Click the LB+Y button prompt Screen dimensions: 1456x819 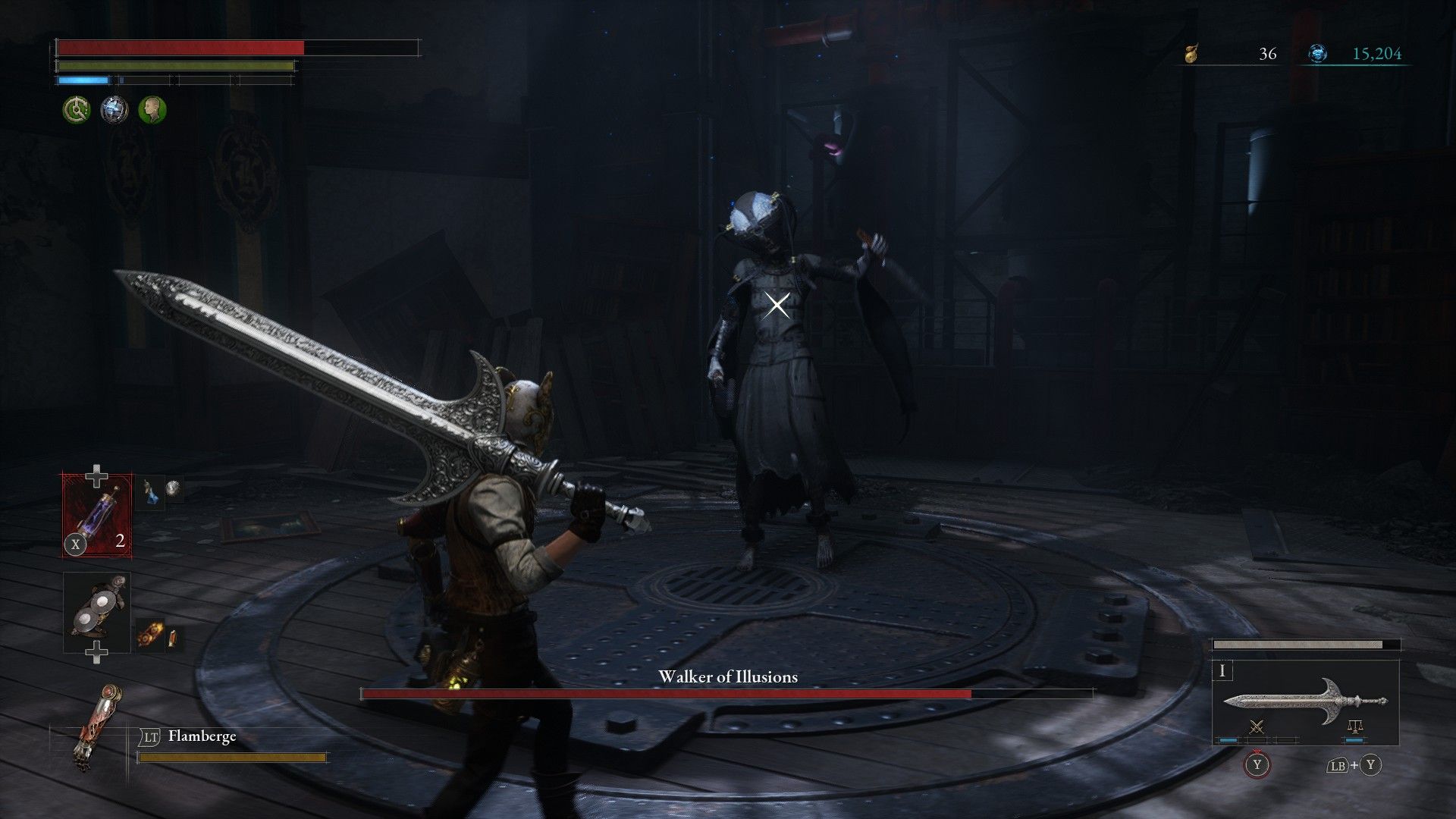[x=1355, y=765]
